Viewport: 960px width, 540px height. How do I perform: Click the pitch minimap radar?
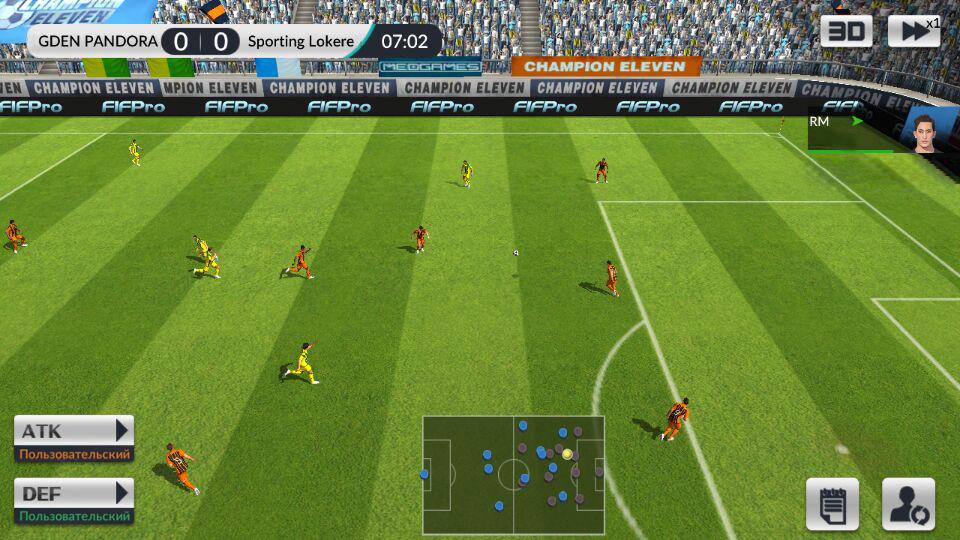pos(513,475)
